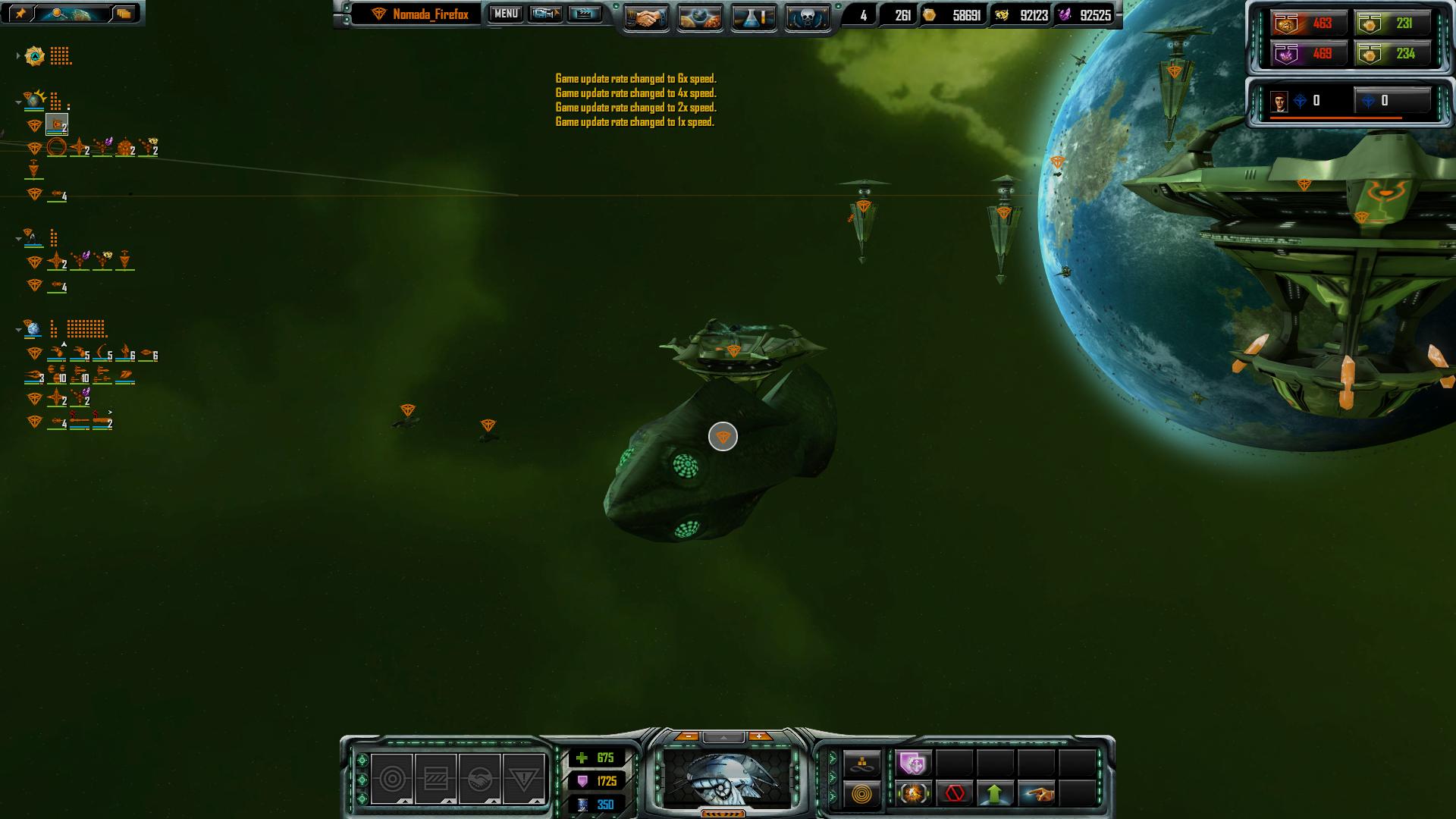Open the planets empire overview button
Viewport: 1456px width, 819px height.
pyautogui.click(x=699, y=17)
